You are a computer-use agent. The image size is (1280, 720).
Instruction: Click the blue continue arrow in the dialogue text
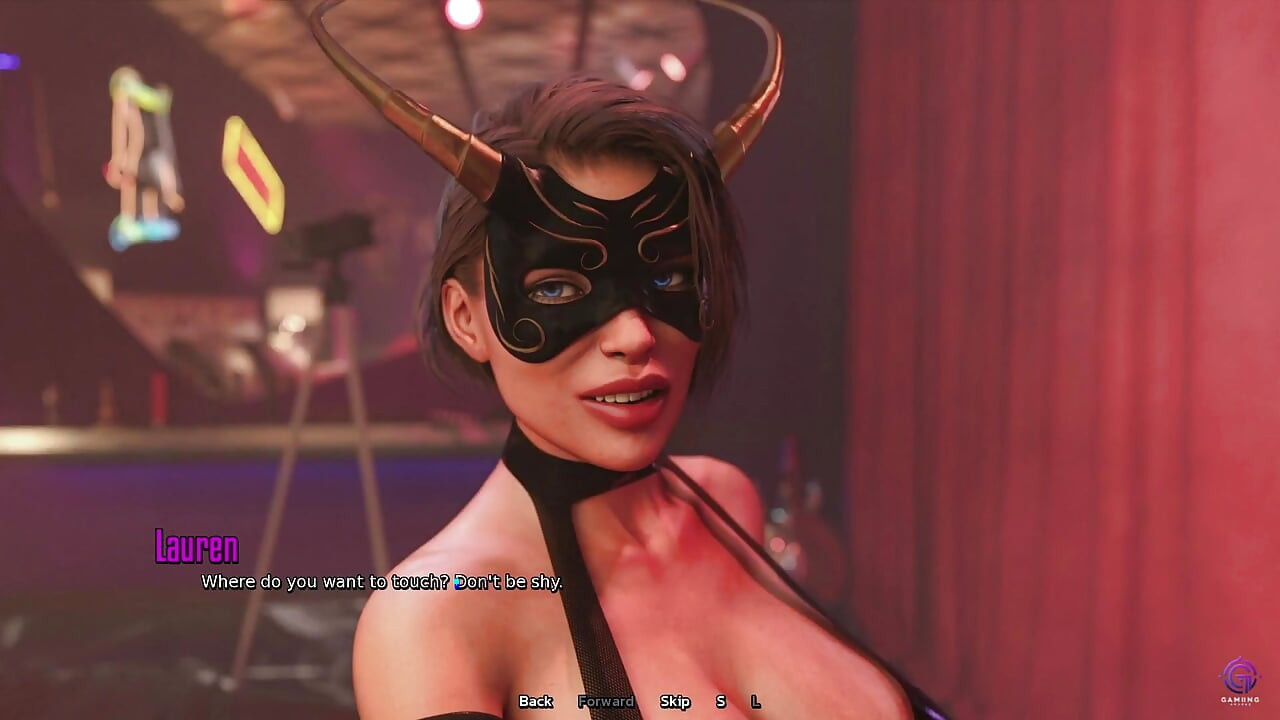pos(456,580)
